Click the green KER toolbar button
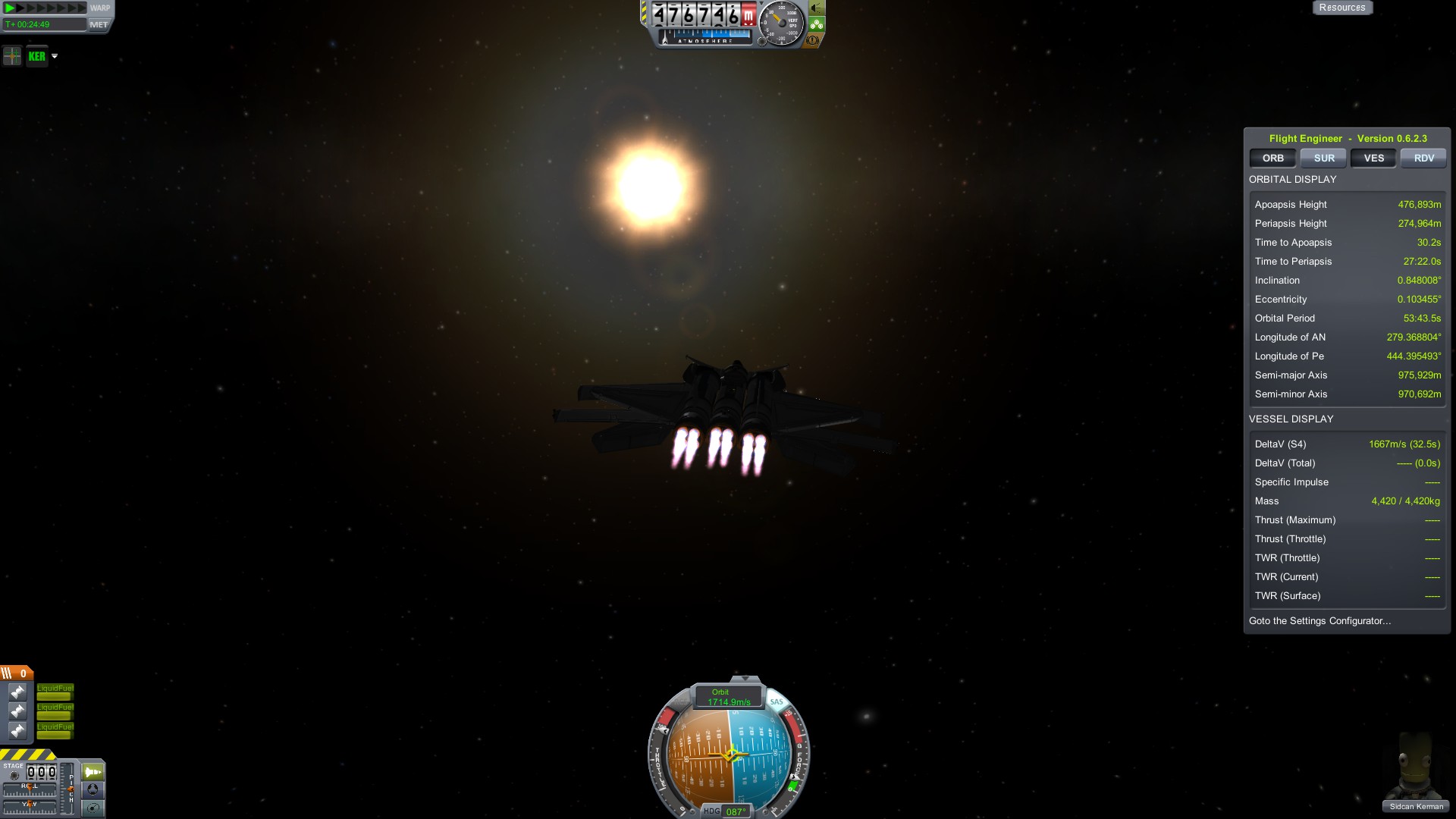Image resolution: width=1456 pixels, height=819 pixels. click(36, 56)
